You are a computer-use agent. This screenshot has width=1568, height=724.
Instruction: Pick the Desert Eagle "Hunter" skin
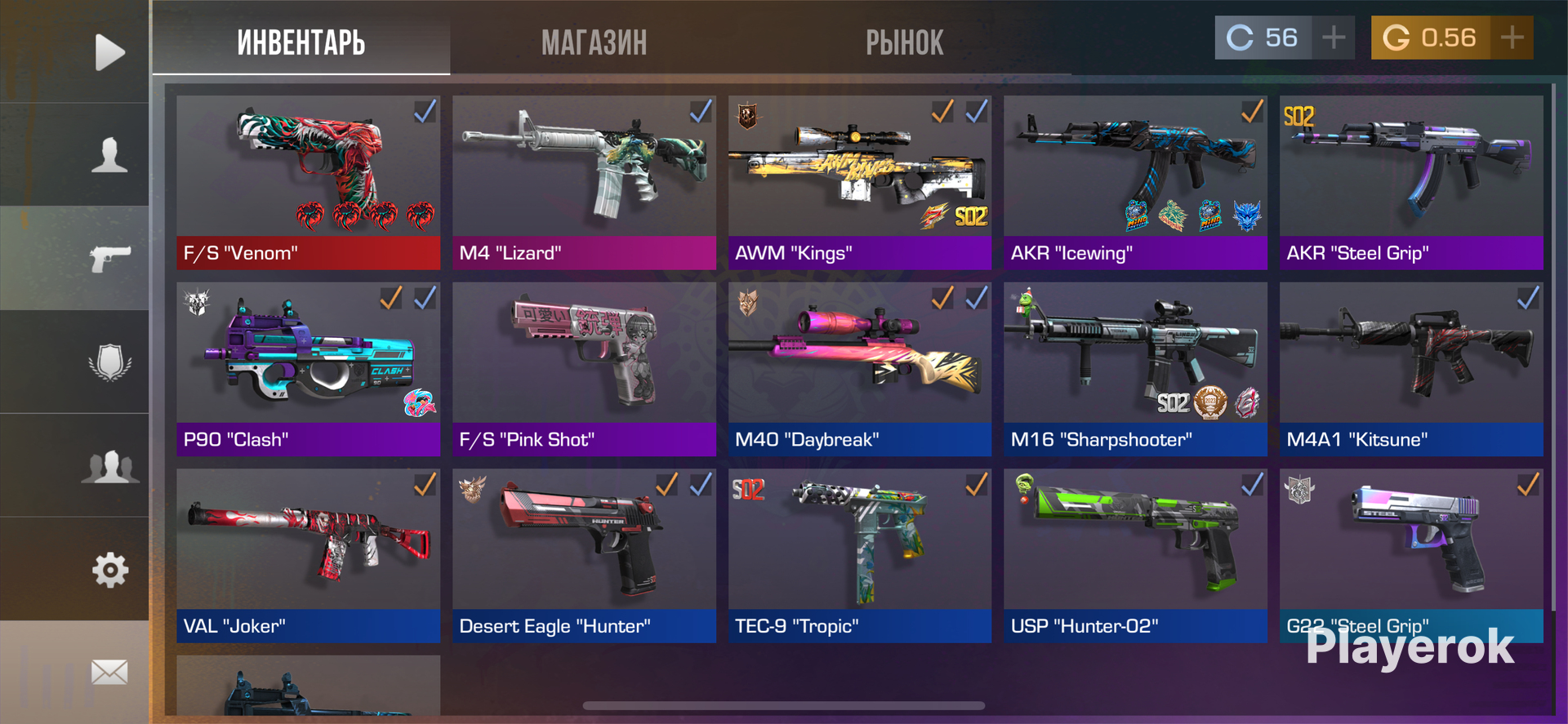click(584, 555)
